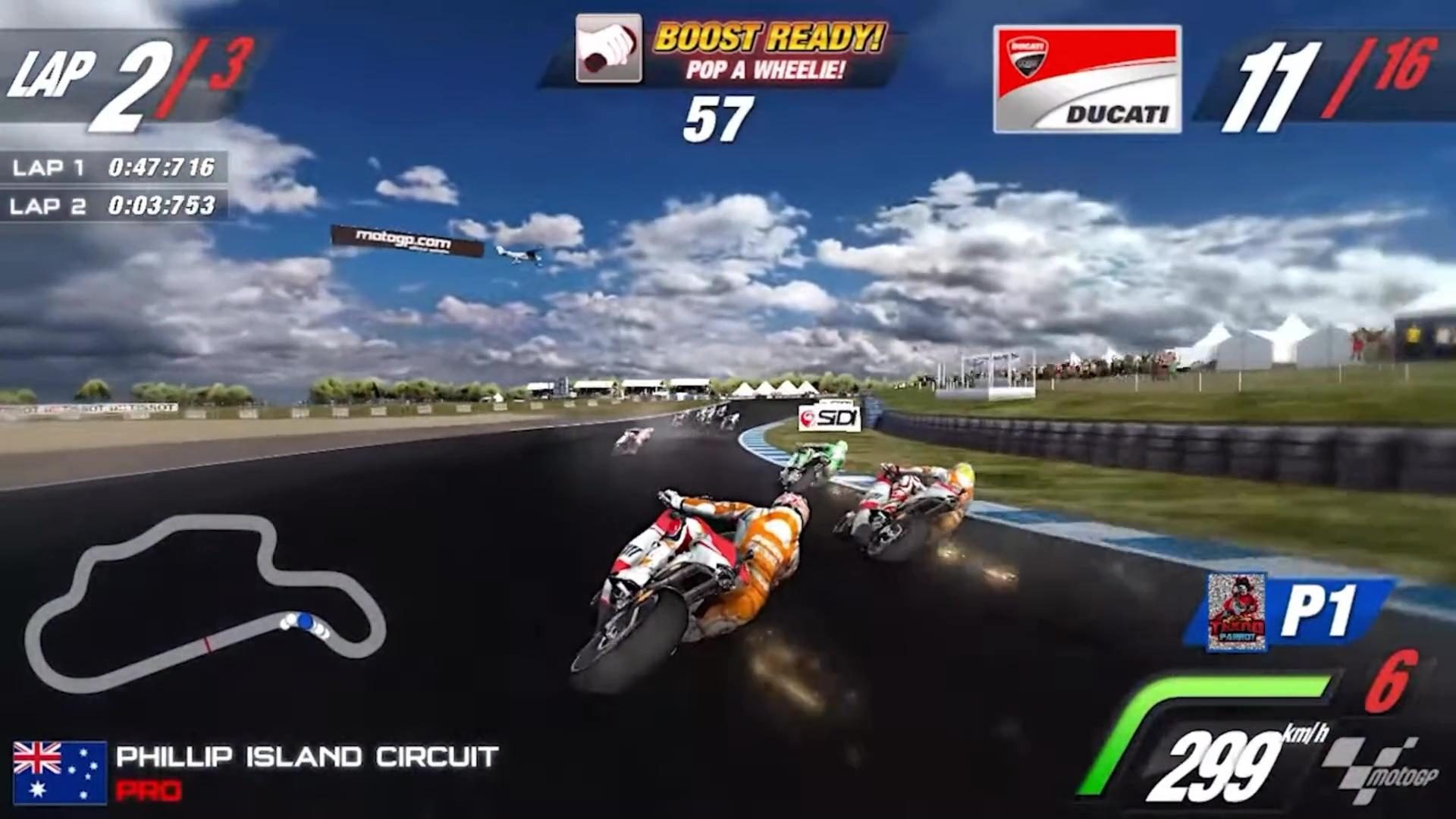Expand the LAP 1 time entry
Image resolution: width=1456 pixels, height=819 pixels.
(x=114, y=168)
